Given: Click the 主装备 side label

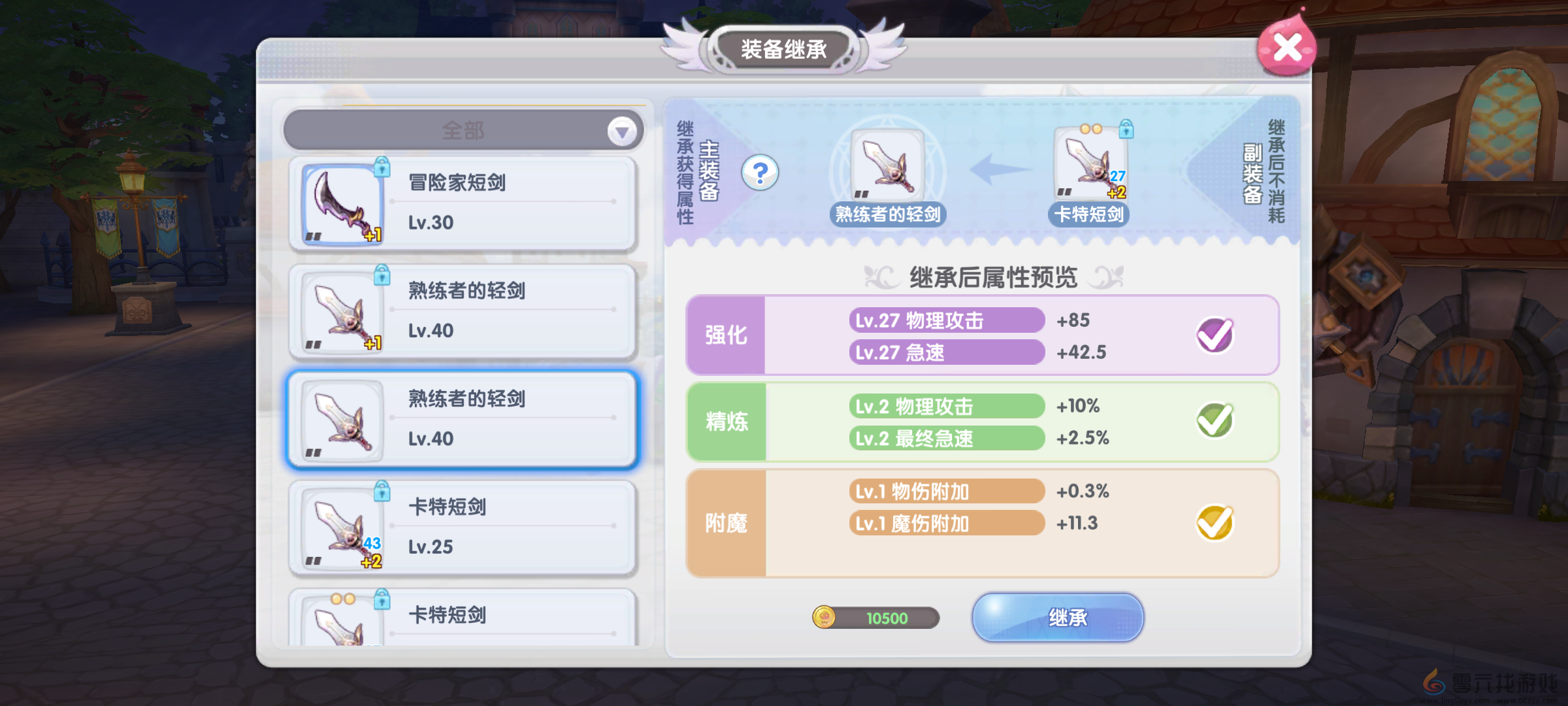Looking at the screenshot, I should point(708,171).
